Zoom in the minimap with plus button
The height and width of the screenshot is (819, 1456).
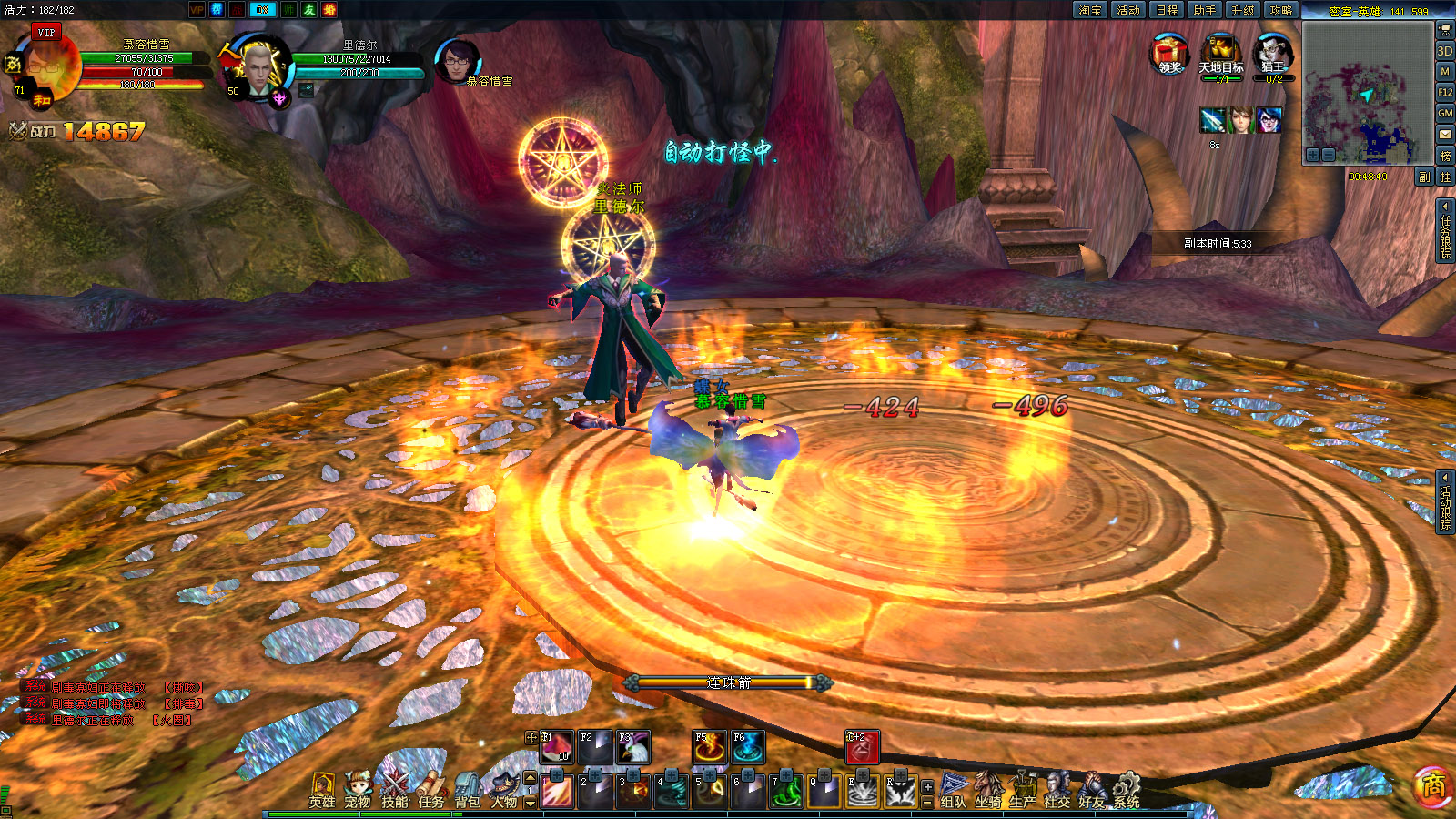1313,155
